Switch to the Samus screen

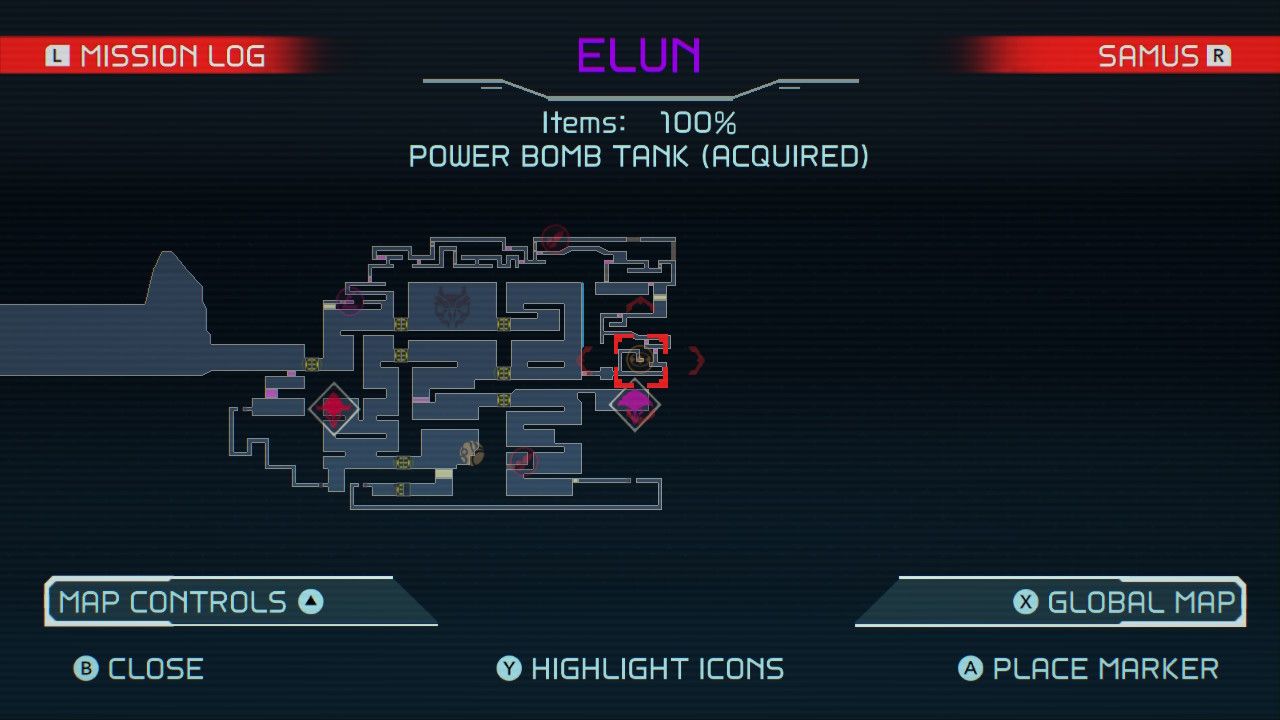click(1150, 55)
